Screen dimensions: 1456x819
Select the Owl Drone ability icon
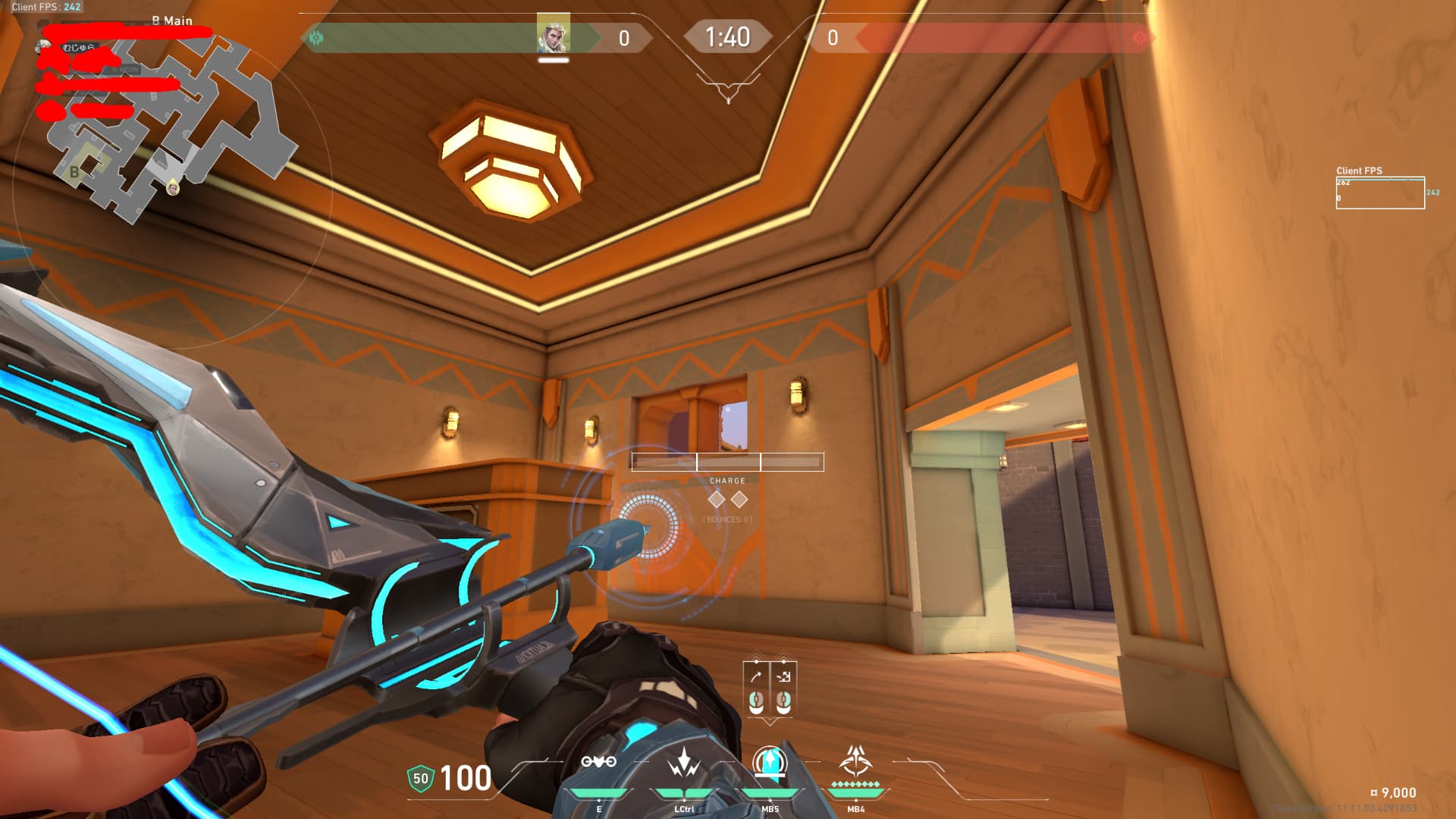(x=598, y=762)
